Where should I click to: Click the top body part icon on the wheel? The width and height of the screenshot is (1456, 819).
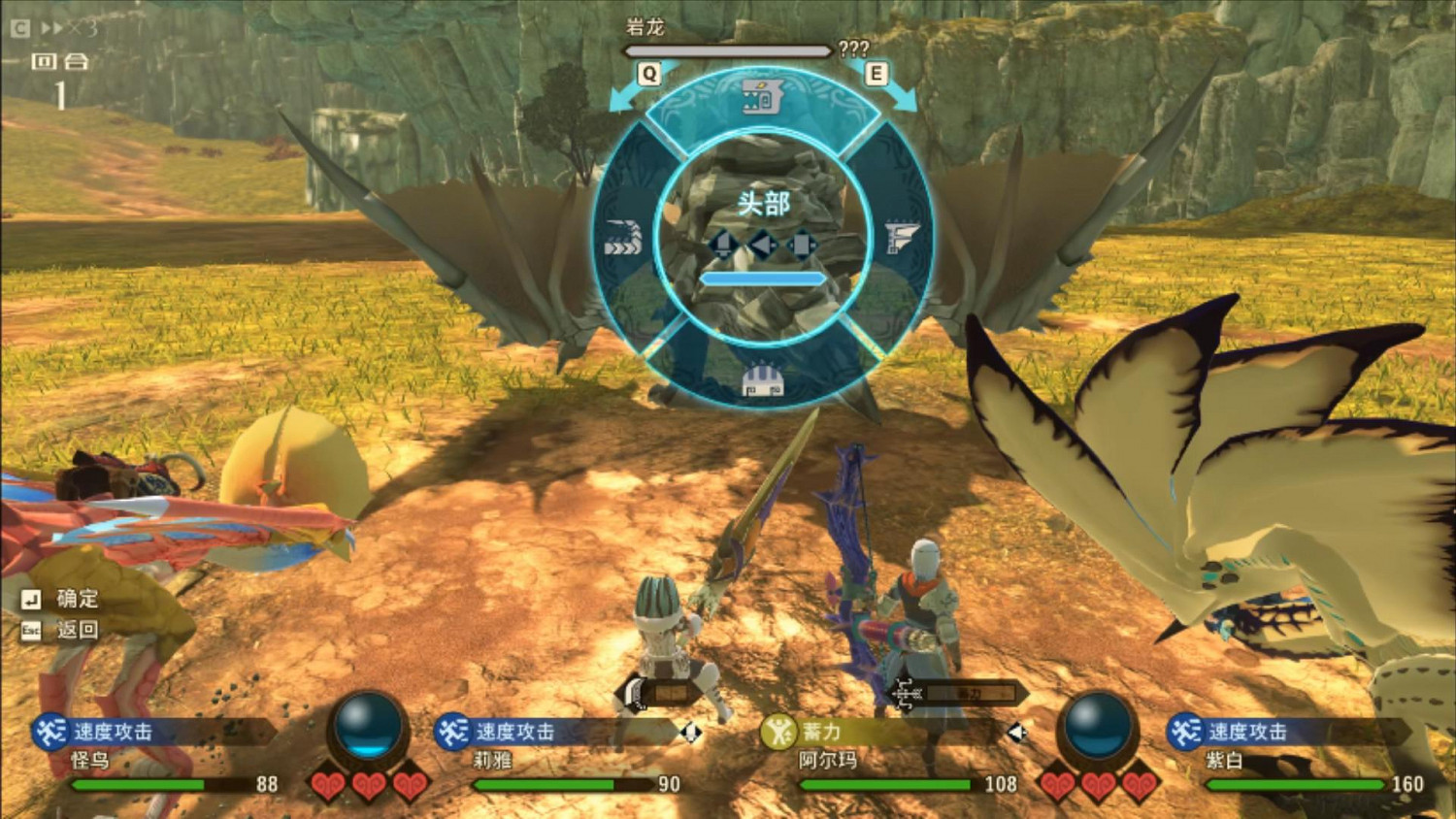pyautogui.click(x=762, y=97)
